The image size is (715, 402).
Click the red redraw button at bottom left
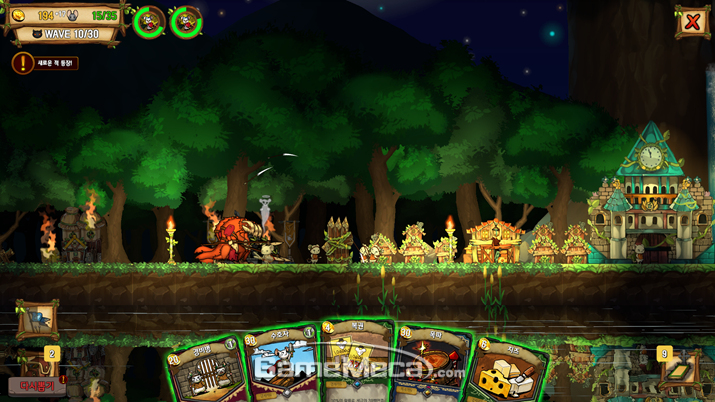point(35,385)
